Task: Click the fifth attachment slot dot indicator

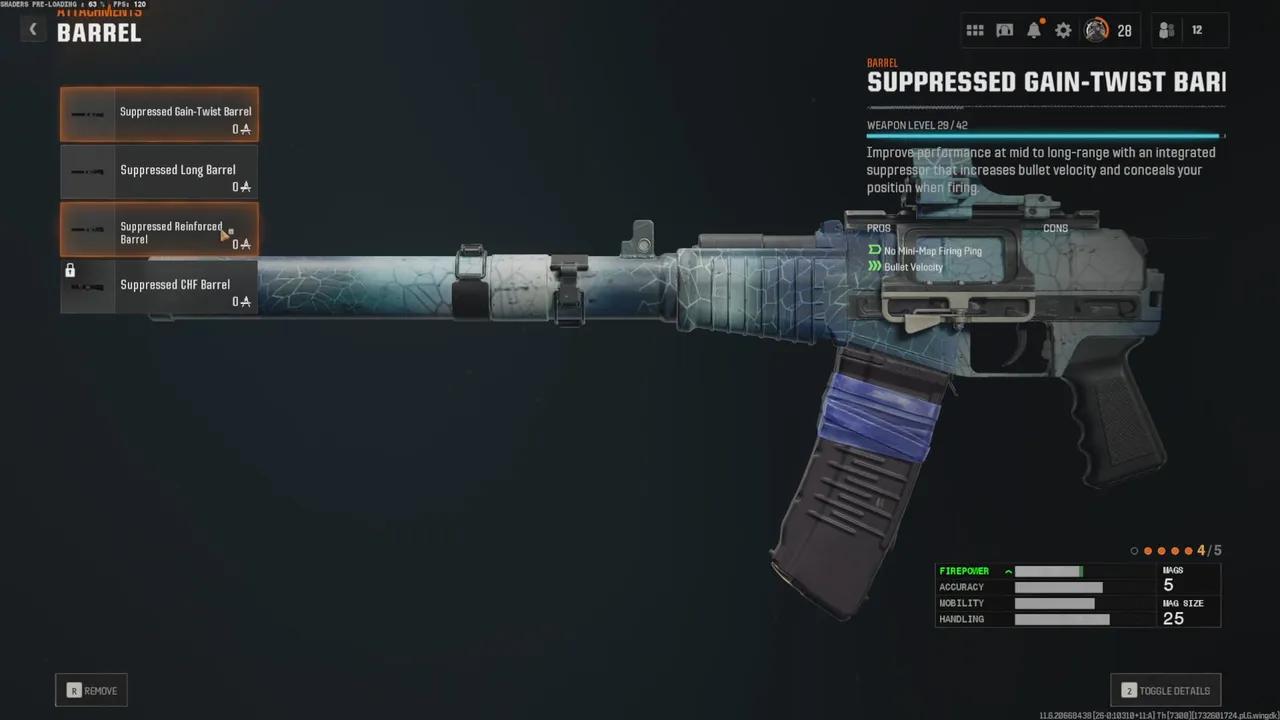Action: (x=1188, y=550)
